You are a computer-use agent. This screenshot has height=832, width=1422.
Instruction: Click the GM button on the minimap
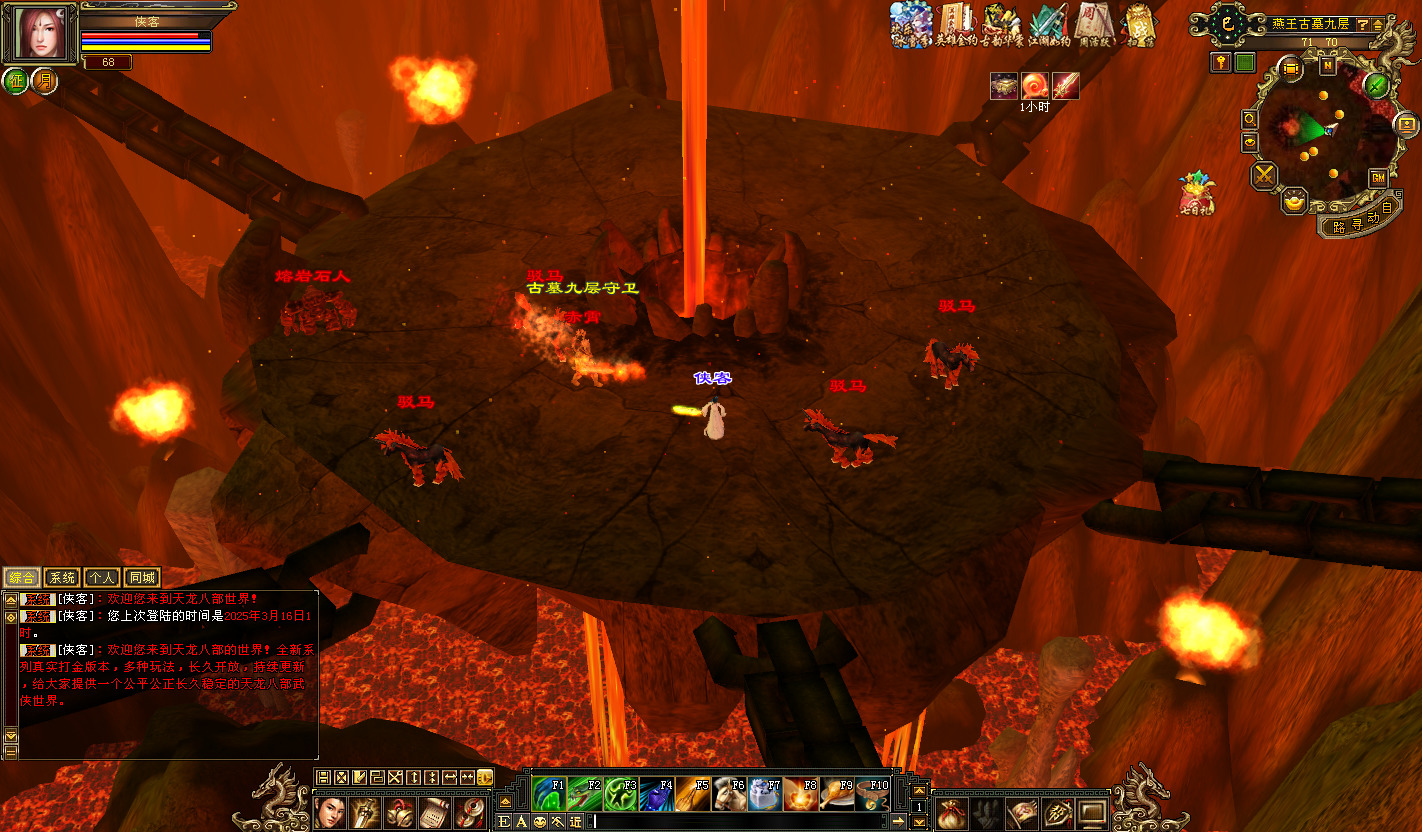(1378, 177)
